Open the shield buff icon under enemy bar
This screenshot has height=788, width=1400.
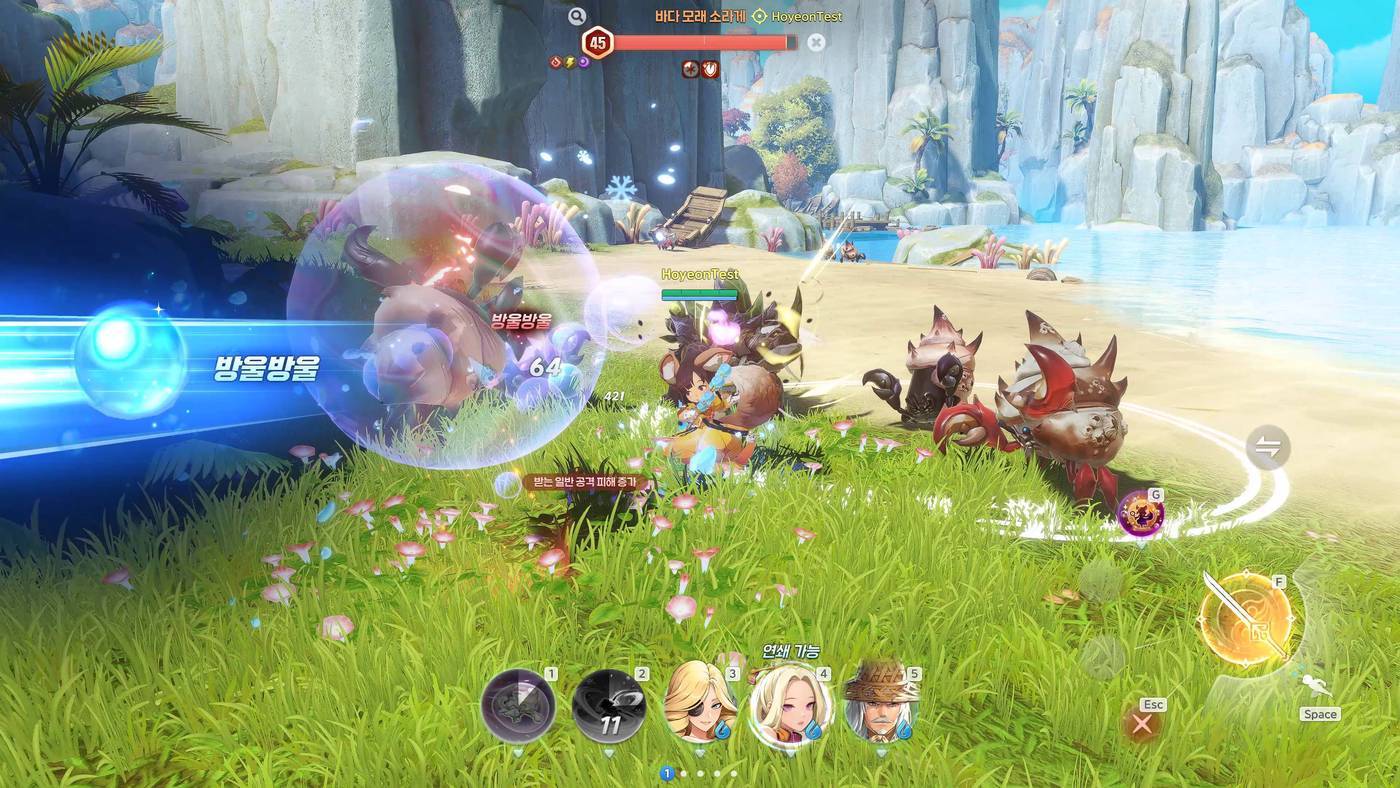tap(709, 69)
